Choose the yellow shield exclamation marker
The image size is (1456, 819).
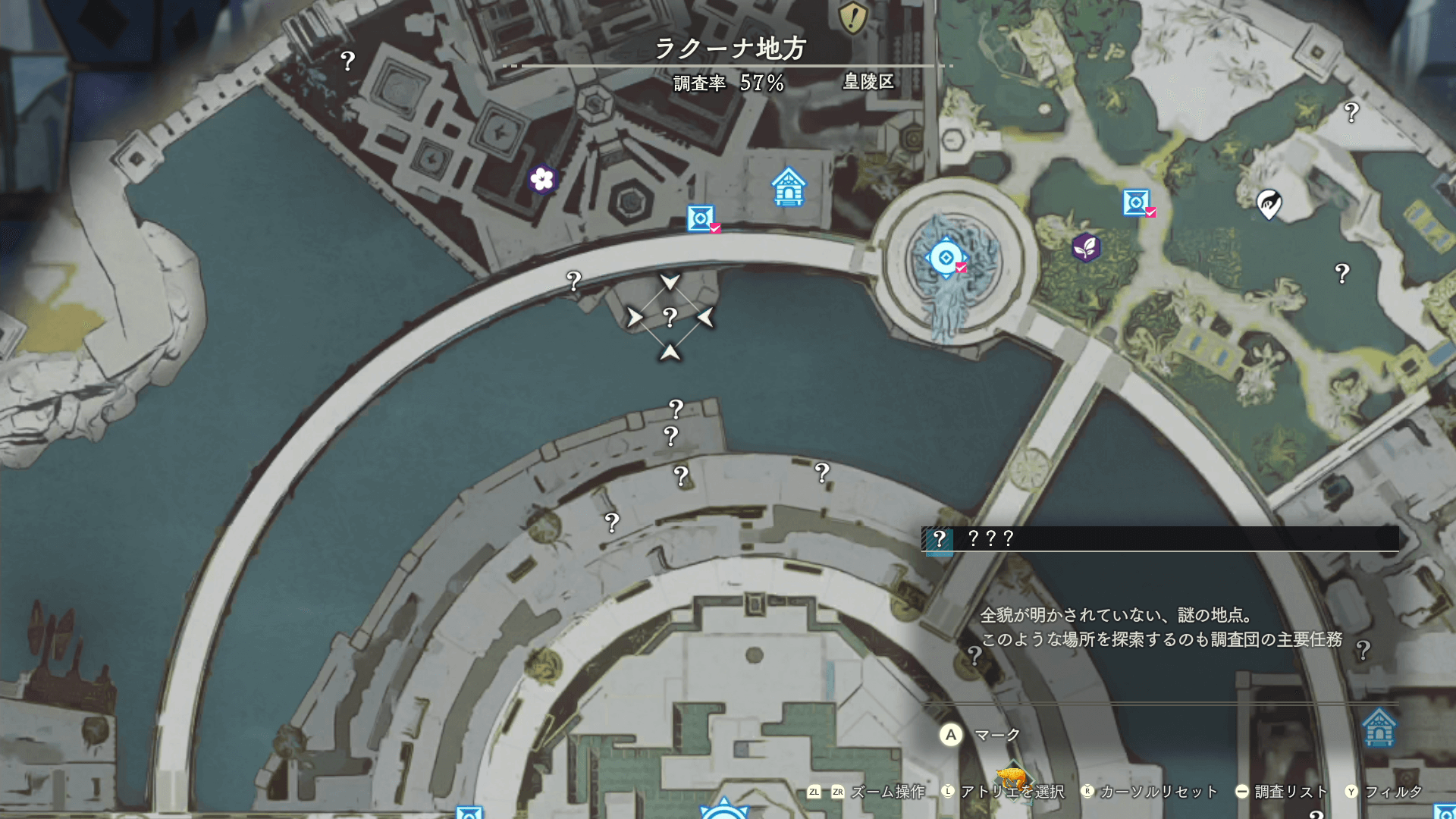pos(852,17)
